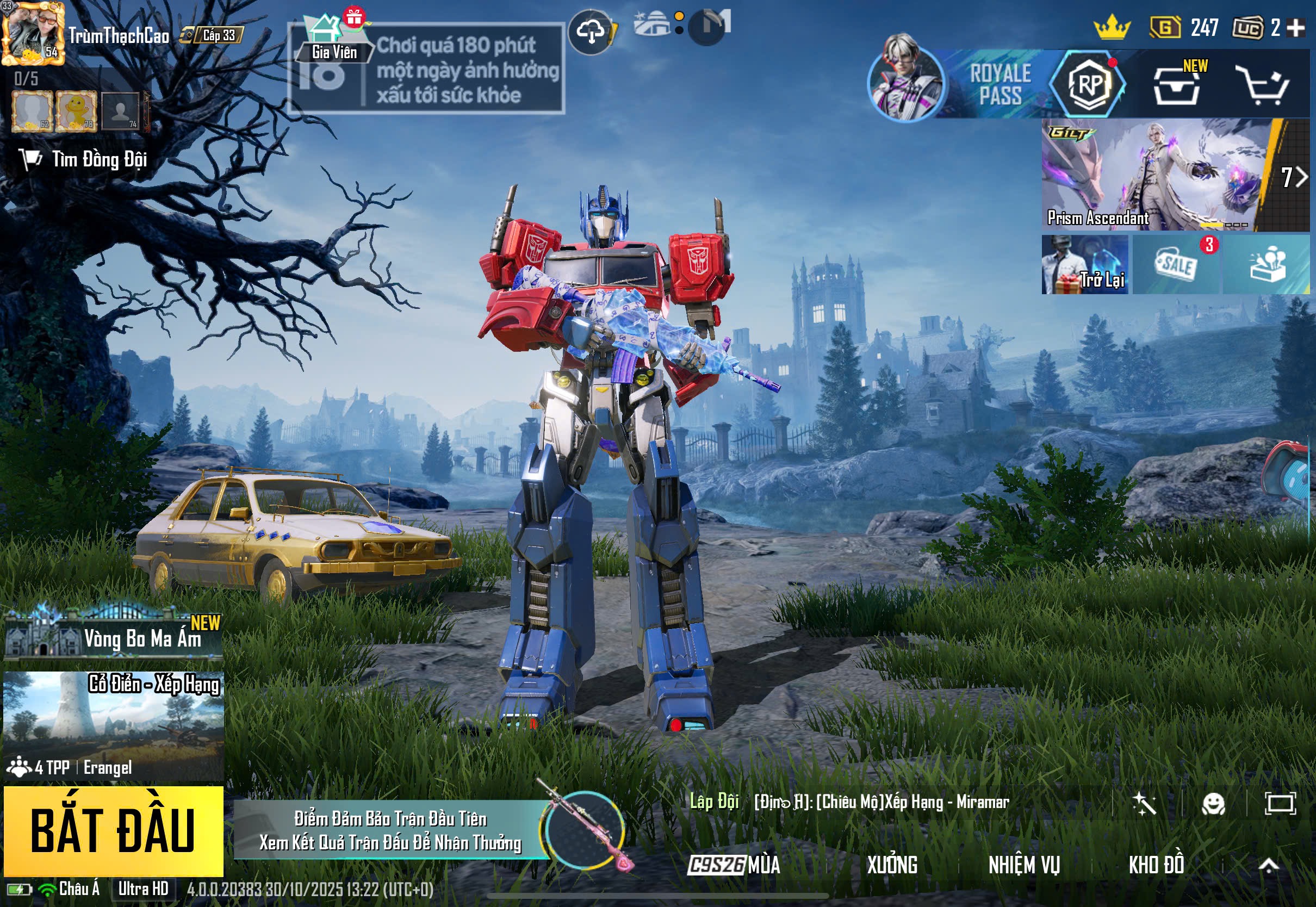Open NHIỆM VỤ missions
This screenshot has width=1316, height=907.
point(1024,865)
